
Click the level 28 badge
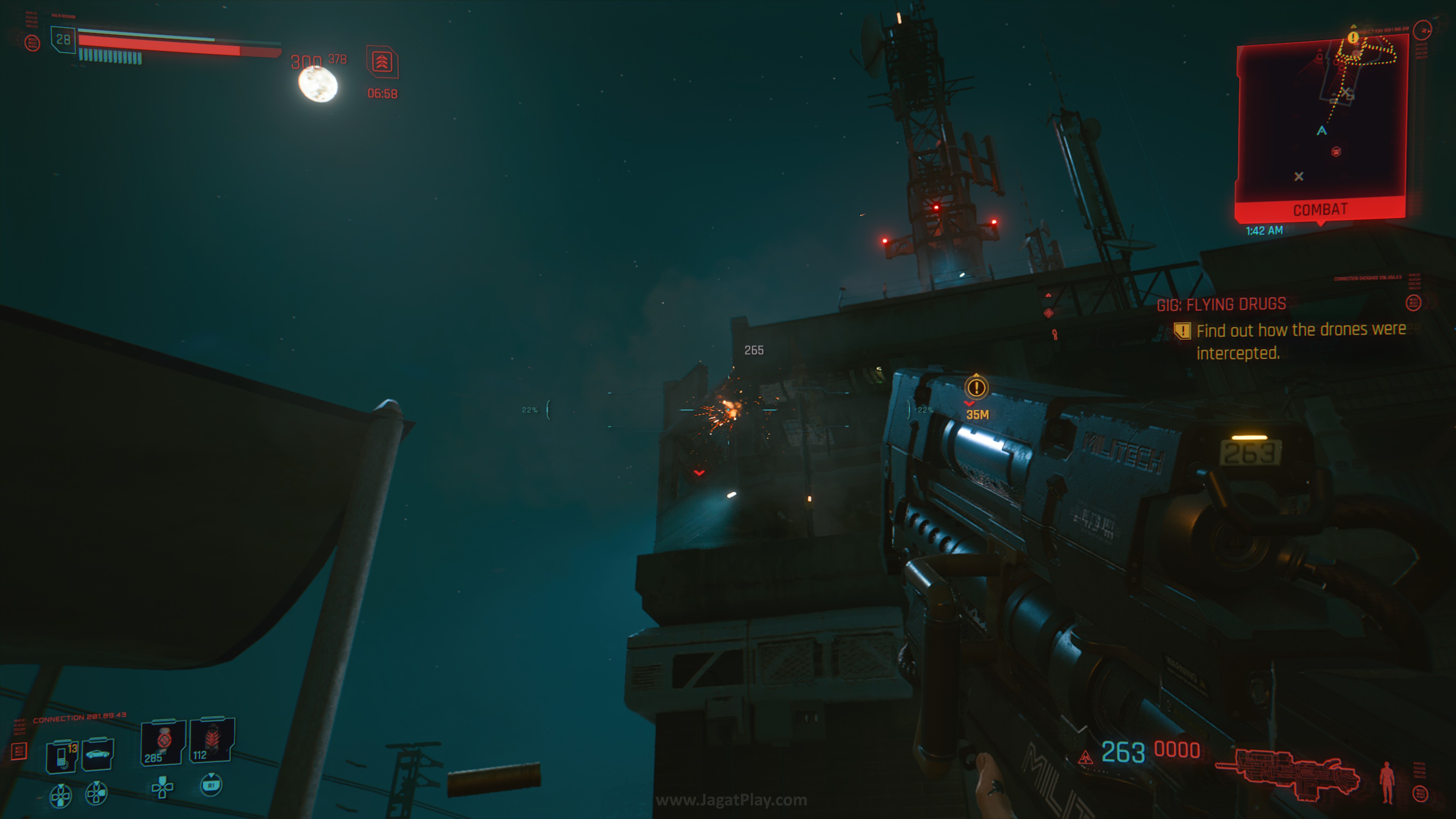[x=63, y=39]
